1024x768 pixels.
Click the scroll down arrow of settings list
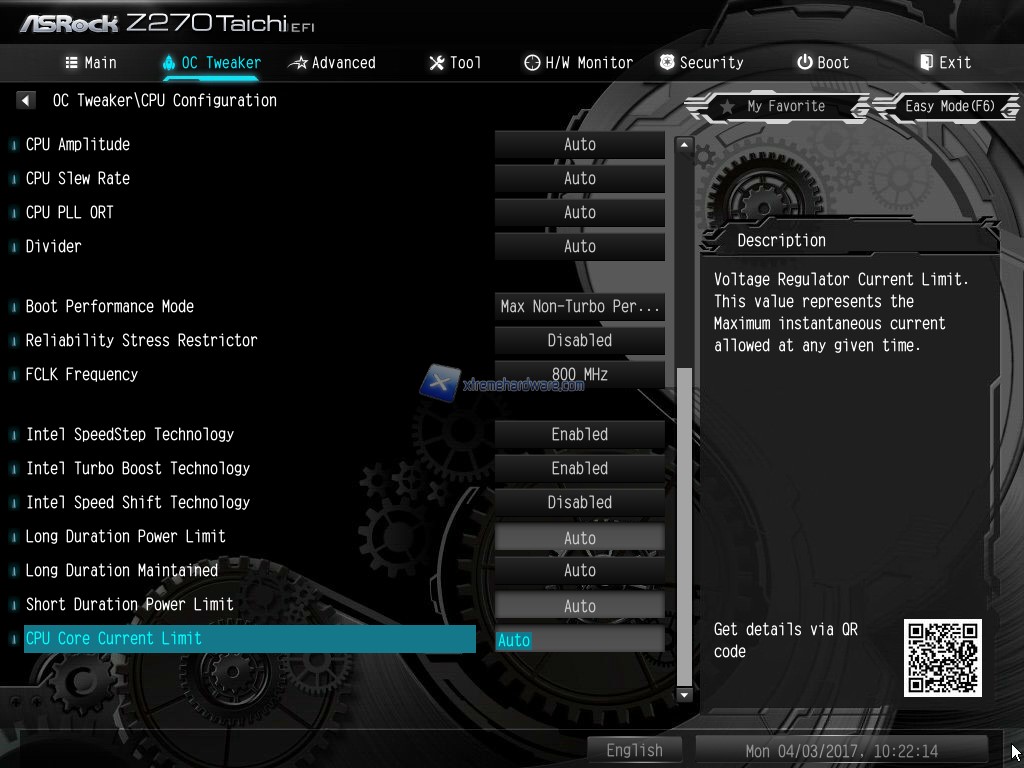click(x=684, y=694)
